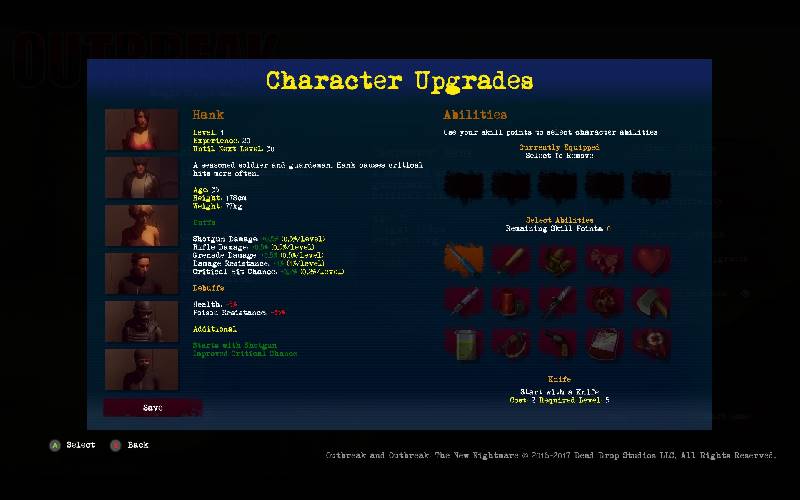Select the Knife ability icon
The height and width of the screenshot is (500, 800).
(464, 259)
